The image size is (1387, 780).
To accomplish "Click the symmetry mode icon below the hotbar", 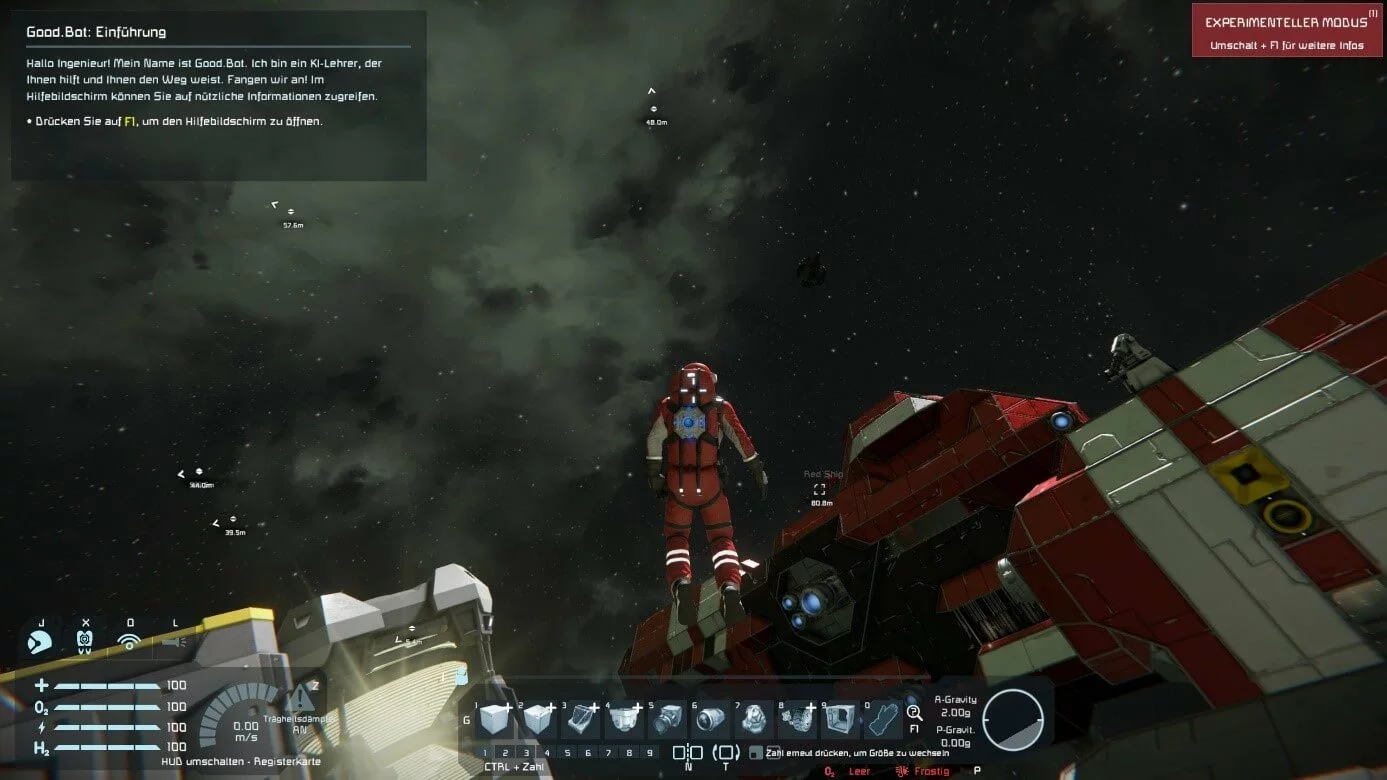I will 688,752.
